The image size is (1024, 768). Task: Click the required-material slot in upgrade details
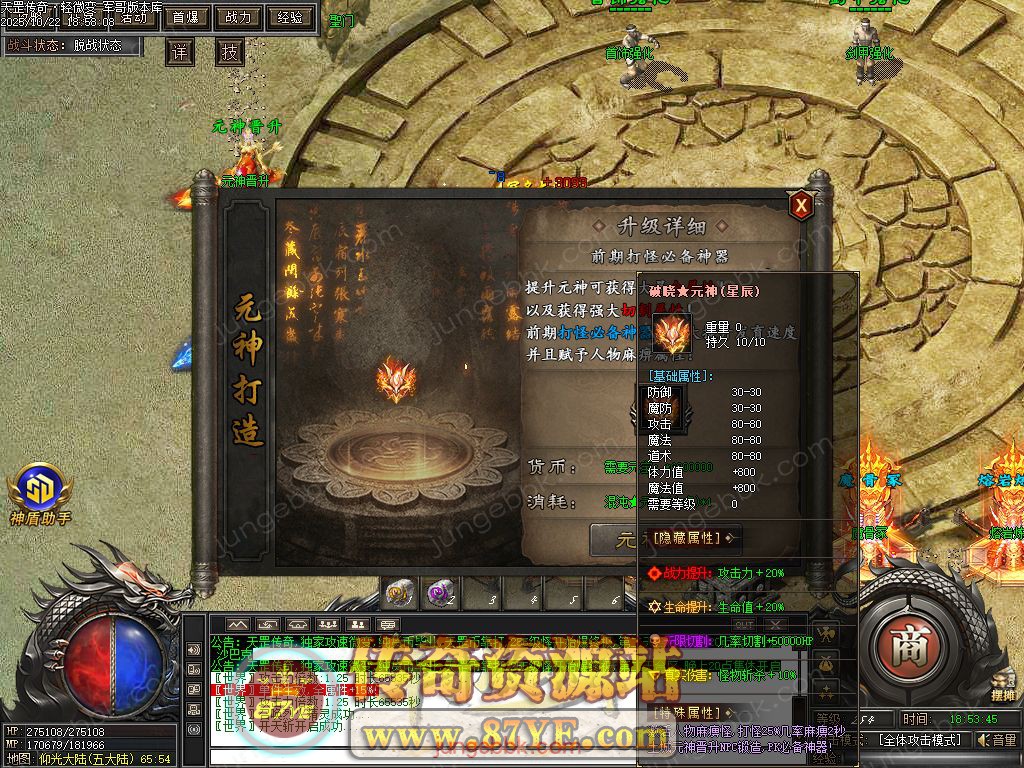660,410
